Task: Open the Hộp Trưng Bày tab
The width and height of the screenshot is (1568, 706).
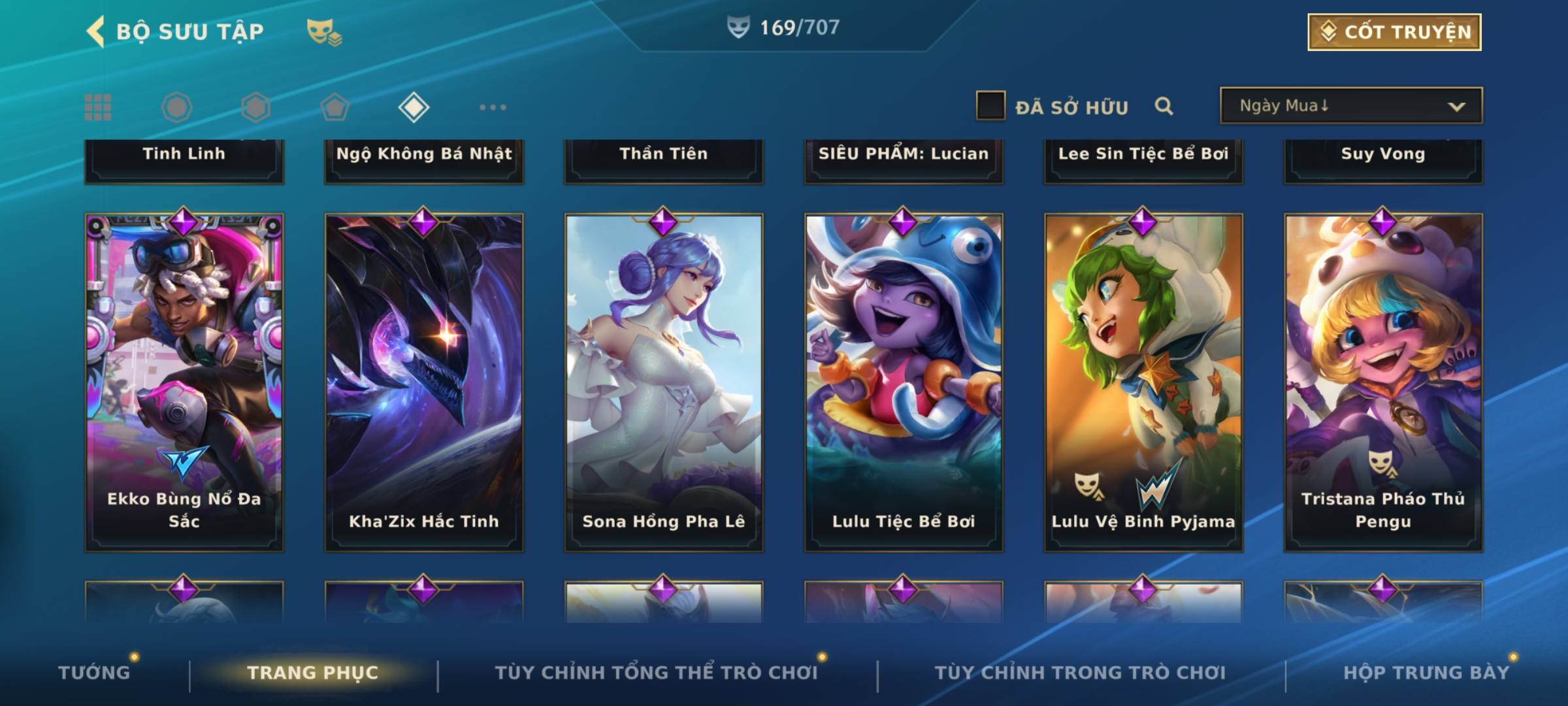Action: (1426, 673)
